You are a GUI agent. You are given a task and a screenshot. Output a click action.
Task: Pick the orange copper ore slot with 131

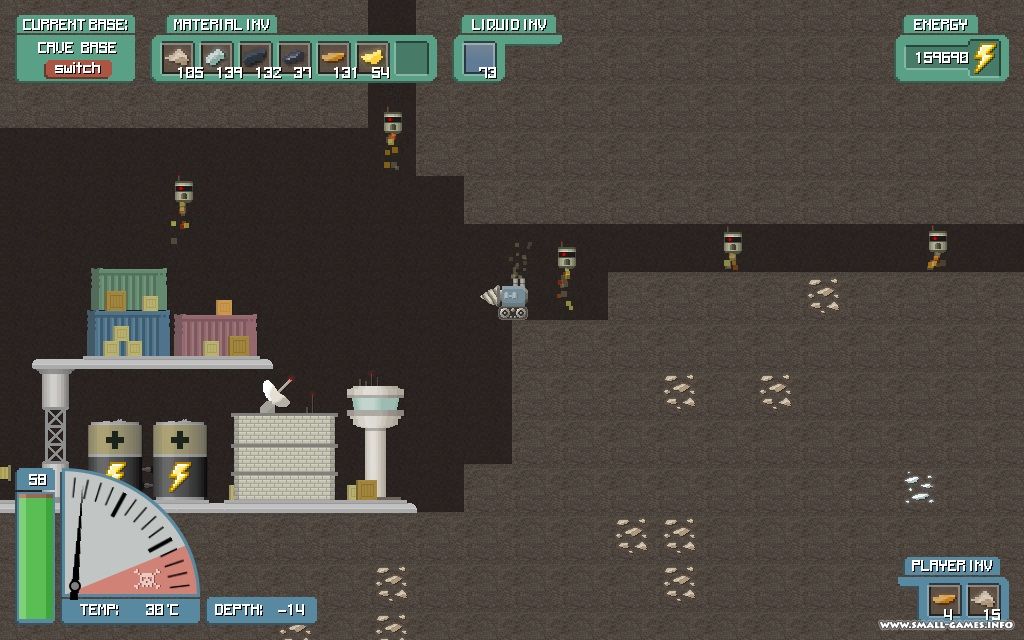click(x=333, y=58)
